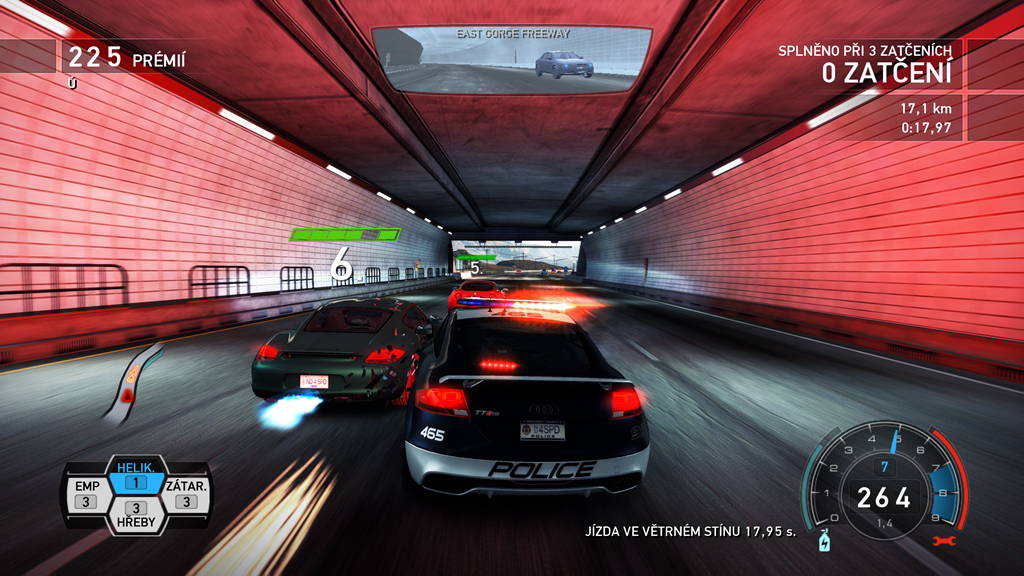Screen dimensions: 1024x576
Task: Deploy a roadblock with the ZÁTAR. slot
Action: coord(184,493)
